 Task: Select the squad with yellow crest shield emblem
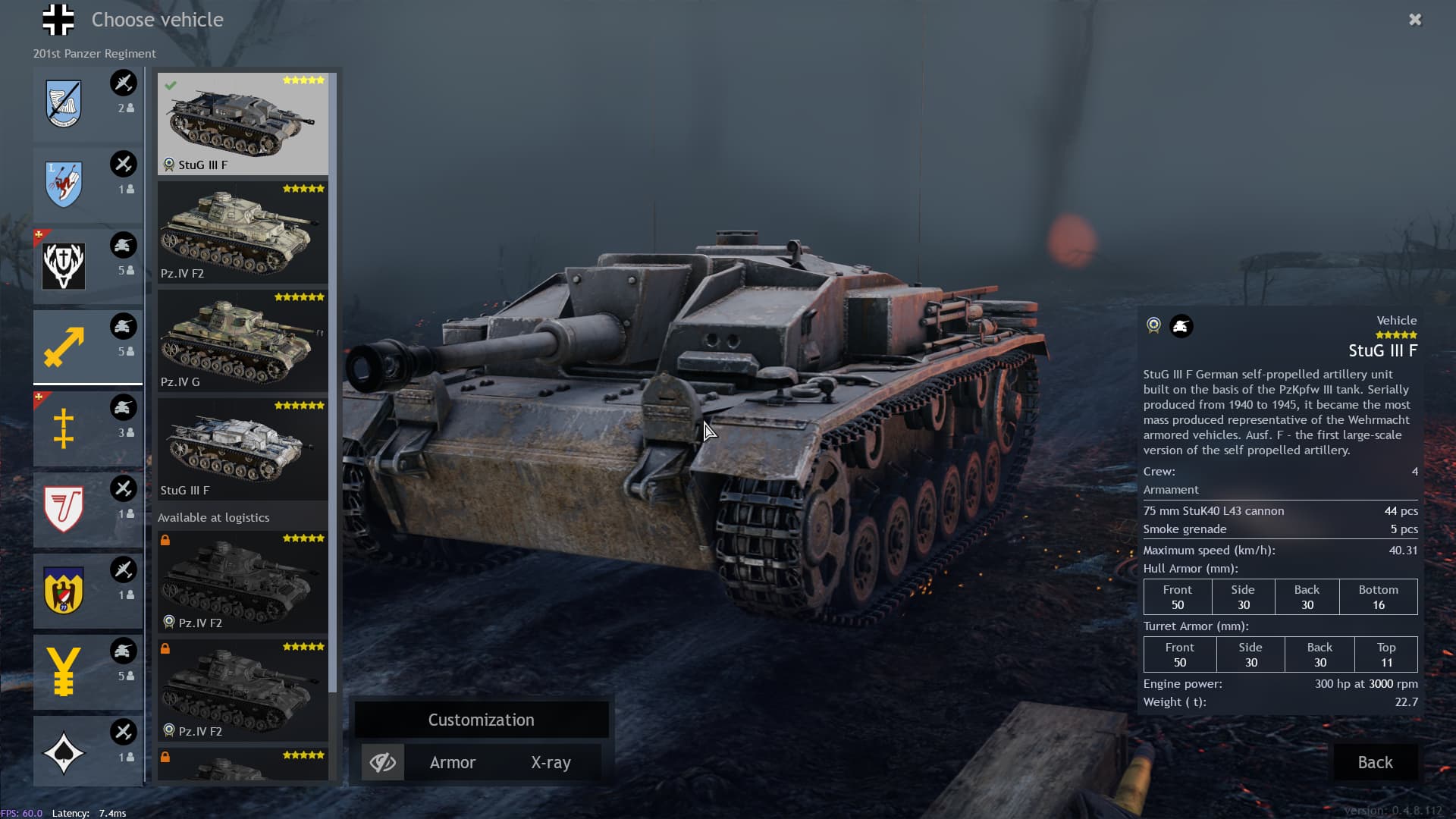tap(87, 590)
